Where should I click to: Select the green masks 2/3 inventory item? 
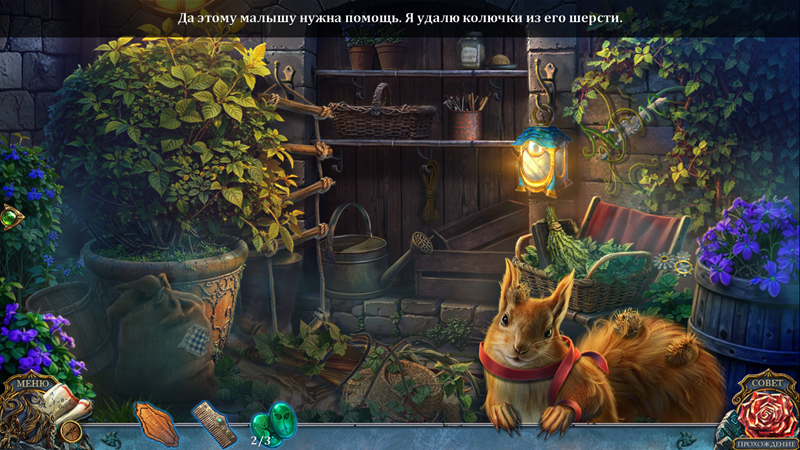point(270,421)
